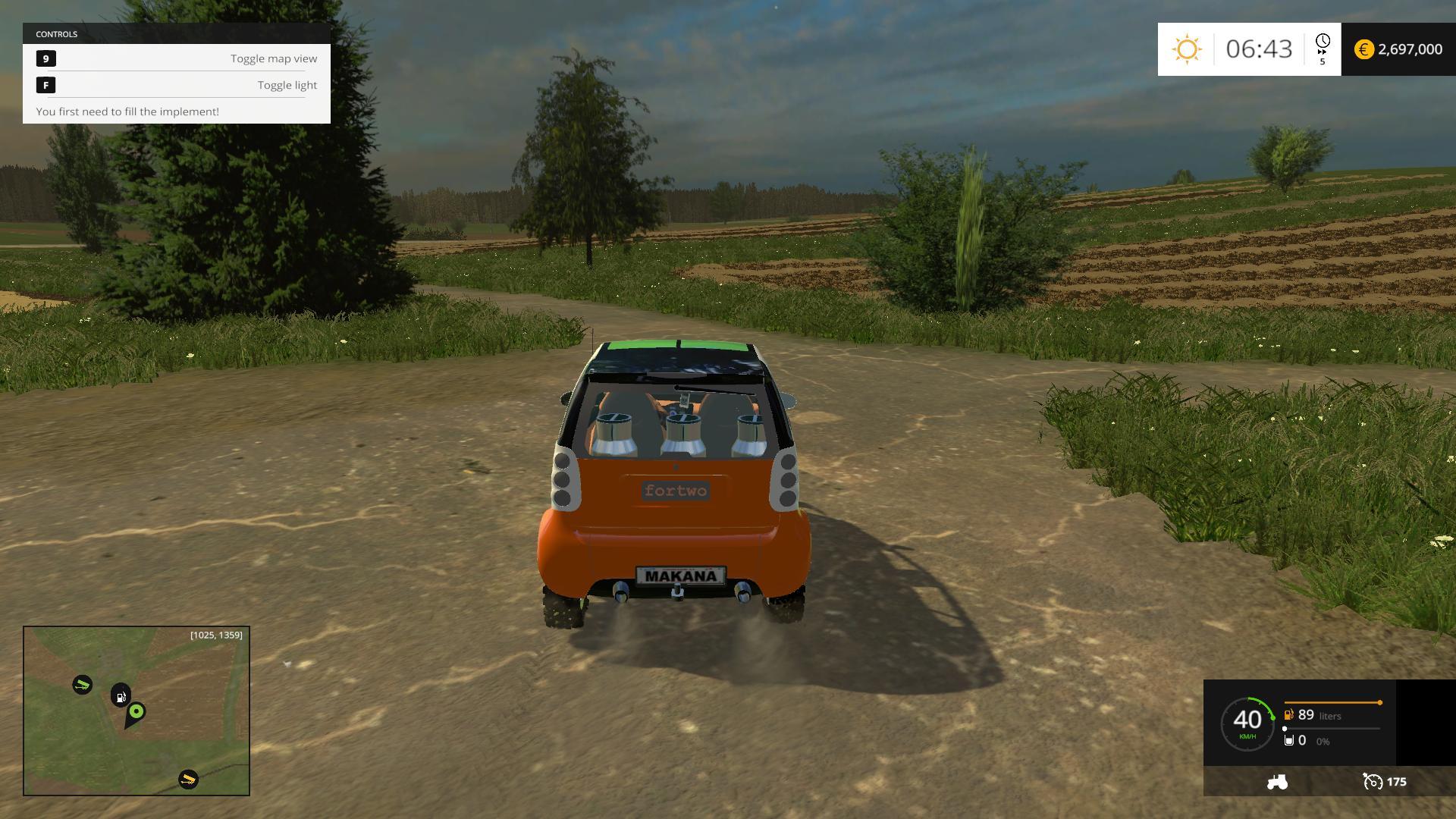Click the green player position marker on minimap
The width and height of the screenshot is (1456, 819).
136,711
